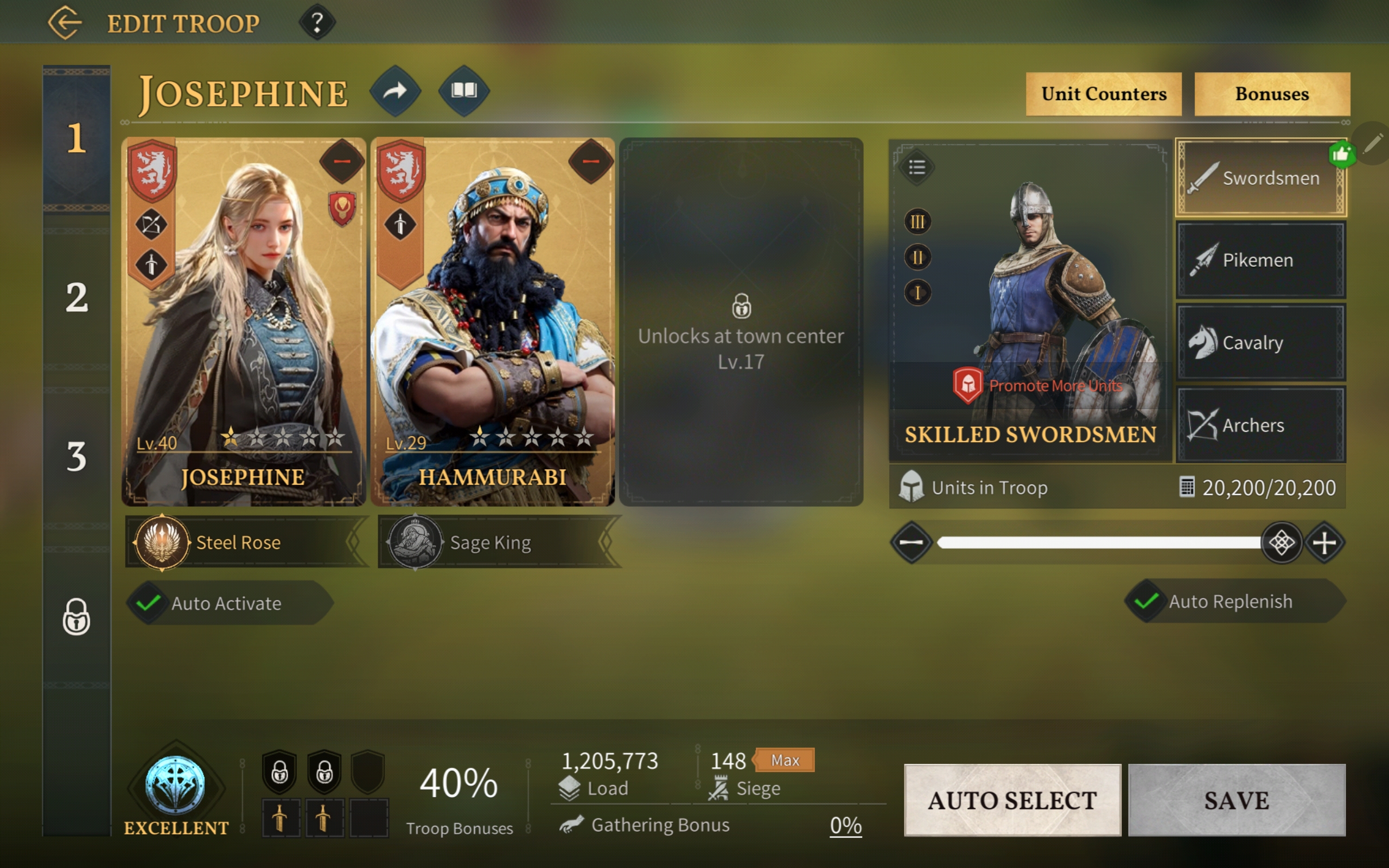The image size is (1389, 868).
Task: Go back using the Edit Troop arrow
Action: click(65, 23)
